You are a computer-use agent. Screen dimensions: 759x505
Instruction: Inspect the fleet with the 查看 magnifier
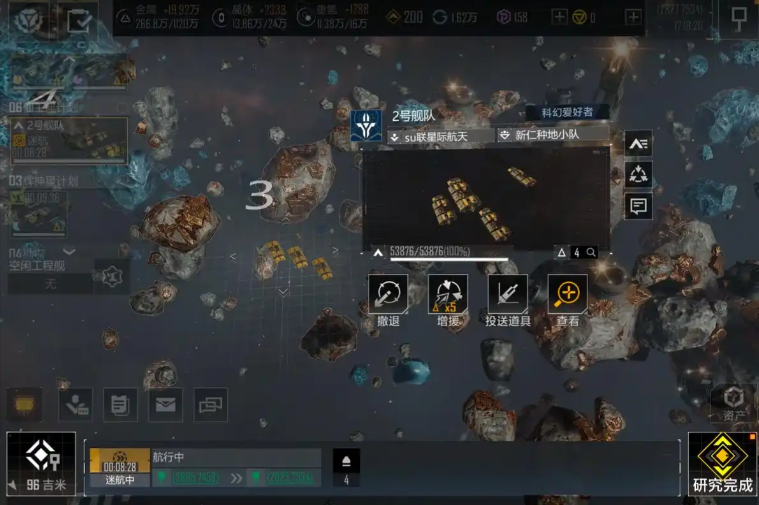567,295
